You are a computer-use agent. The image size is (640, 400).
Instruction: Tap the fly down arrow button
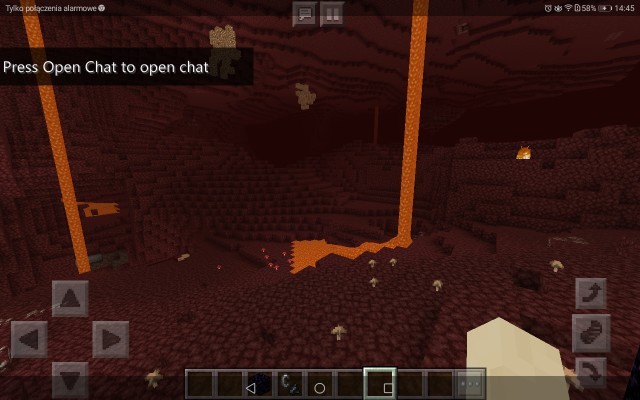(591, 374)
